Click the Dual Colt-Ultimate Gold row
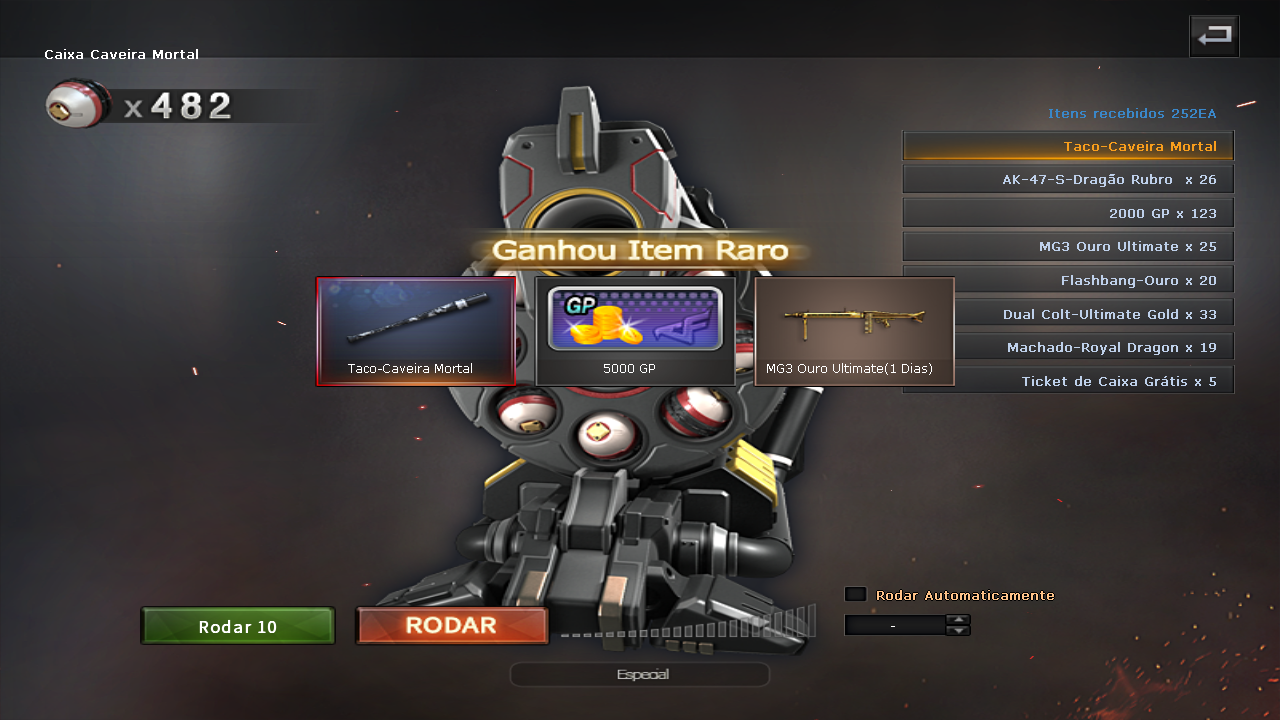This screenshot has width=1280, height=720. coord(1095,314)
